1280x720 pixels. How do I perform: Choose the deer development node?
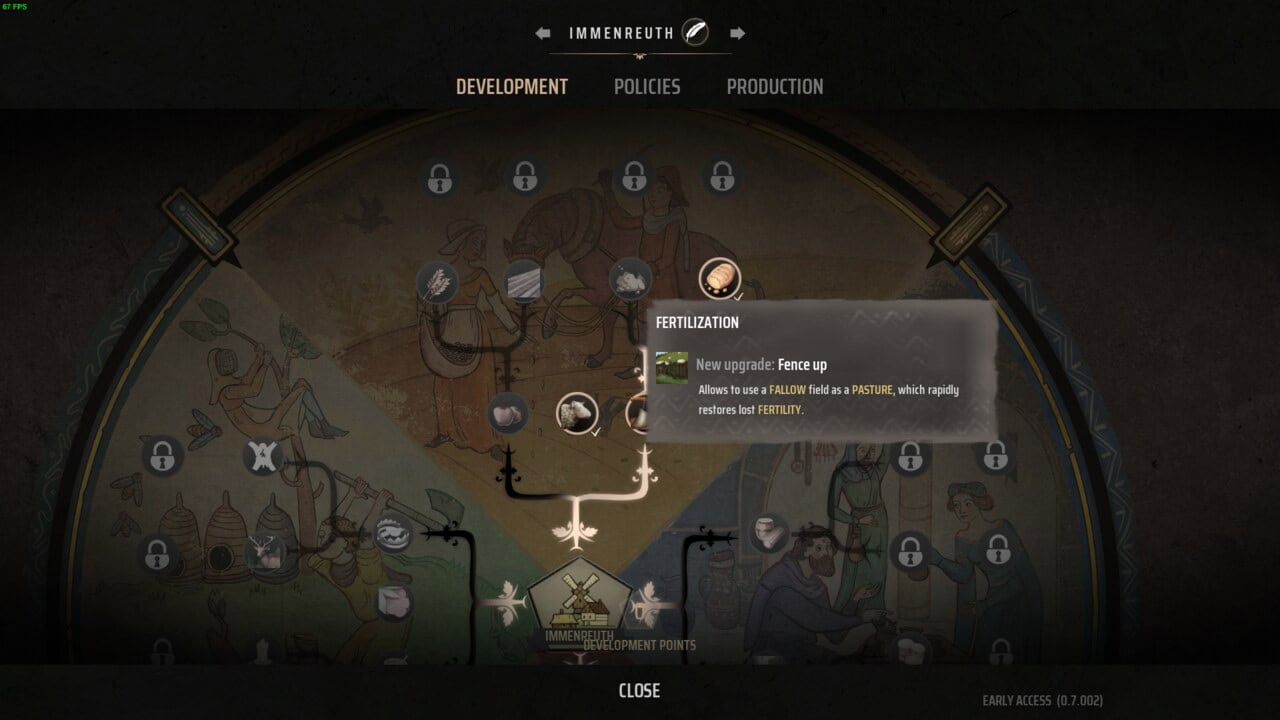[264, 552]
